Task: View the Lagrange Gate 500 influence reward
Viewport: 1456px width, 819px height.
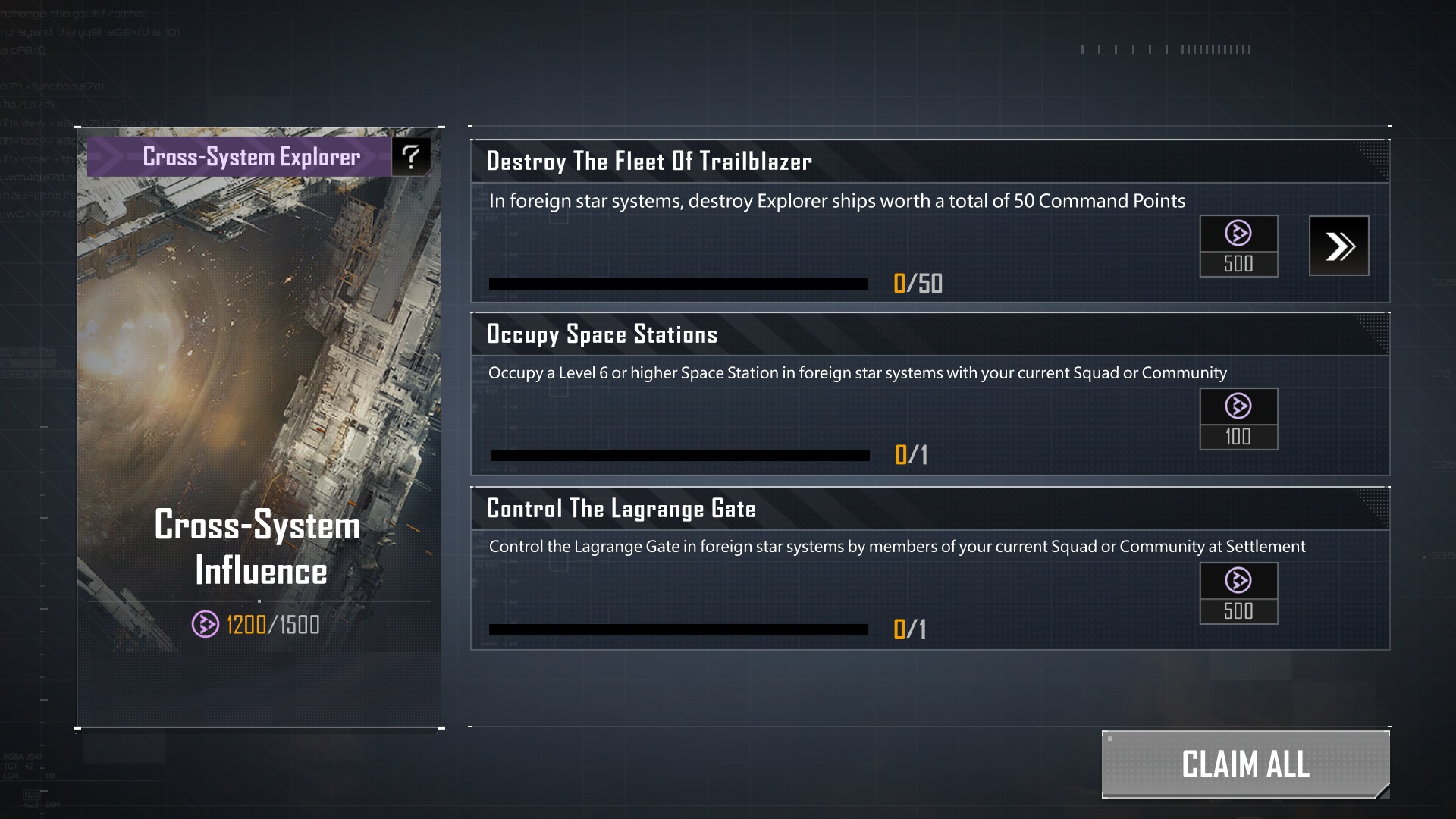Action: [1238, 593]
